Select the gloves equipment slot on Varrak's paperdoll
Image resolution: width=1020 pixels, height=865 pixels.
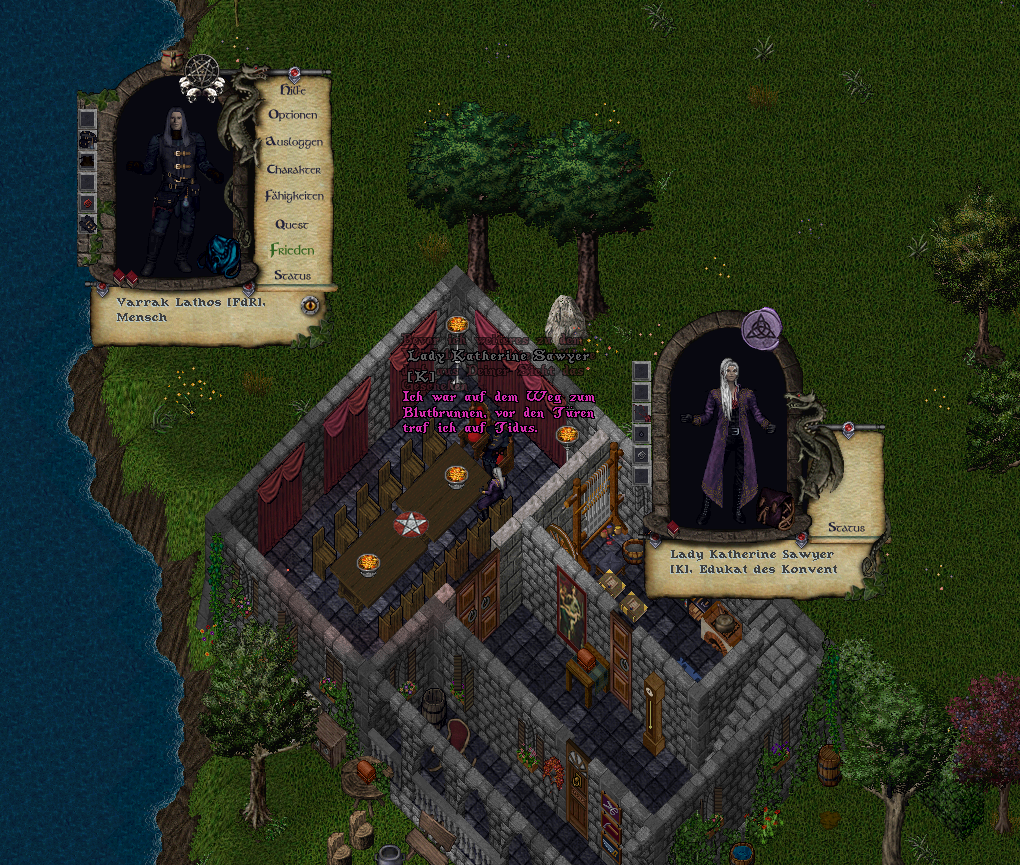pos(88,225)
